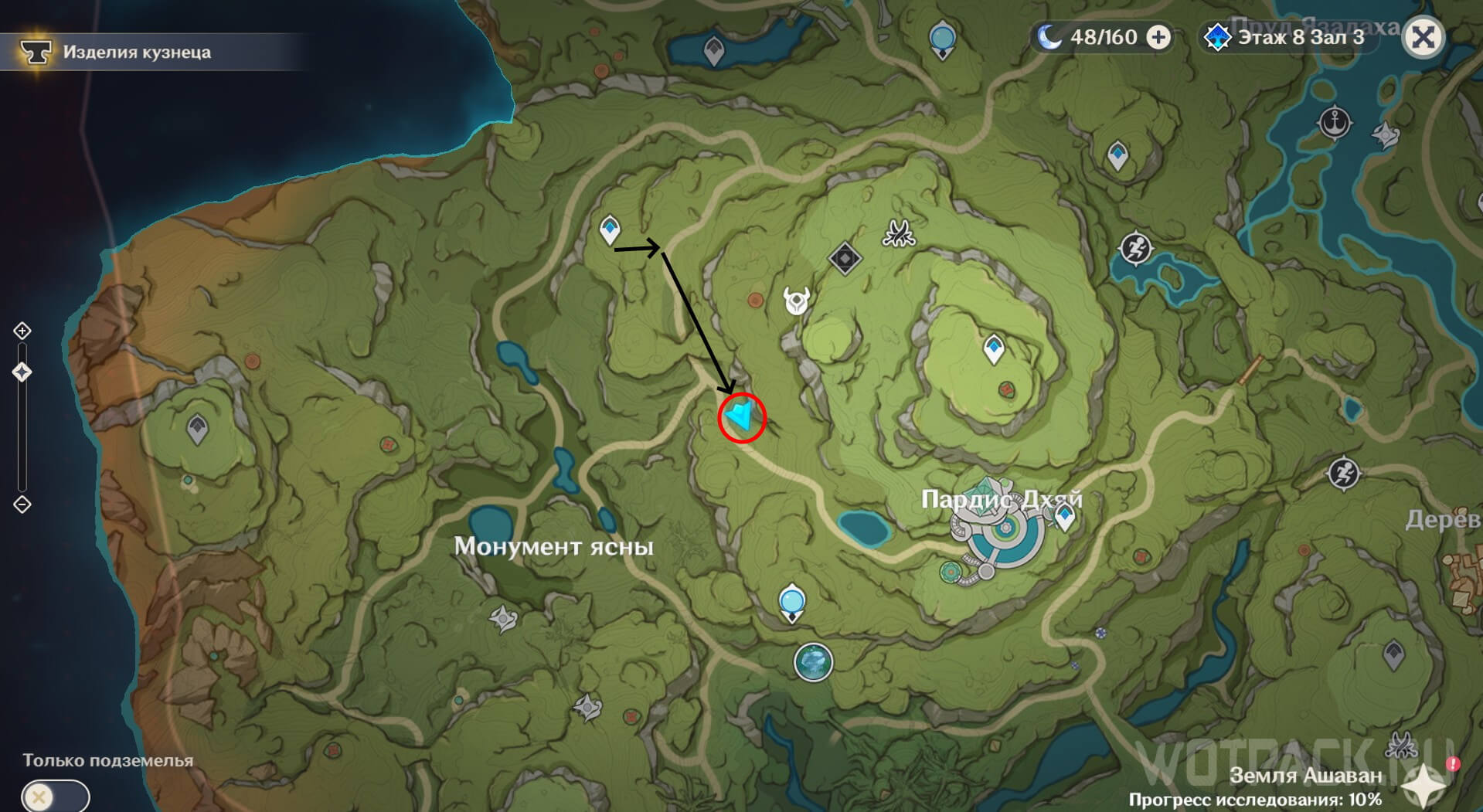The height and width of the screenshot is (812, 1483).
Task: Close the map with the X button
Action: 1423,37
